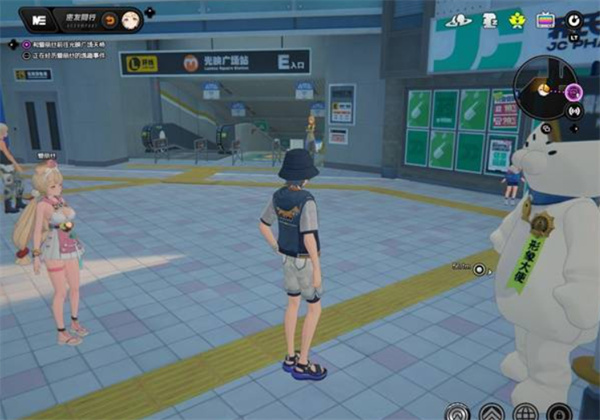Select the companion character portrait
Viewport: 600px width, 420px height.
click(x=132, y=19)
